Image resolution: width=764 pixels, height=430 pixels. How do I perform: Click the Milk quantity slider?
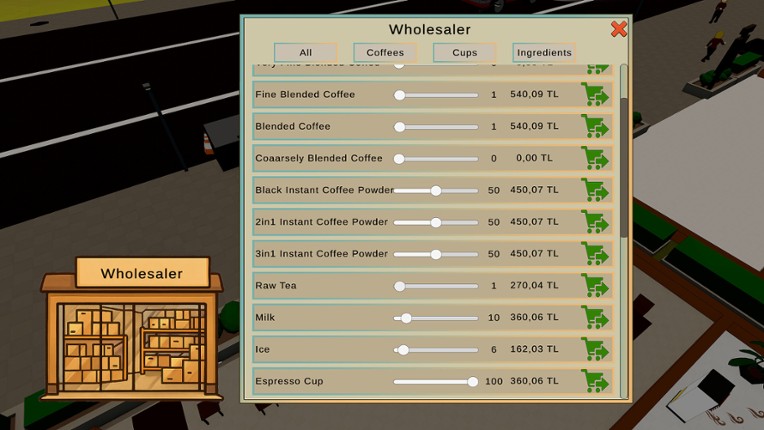[x=407, y=318]
